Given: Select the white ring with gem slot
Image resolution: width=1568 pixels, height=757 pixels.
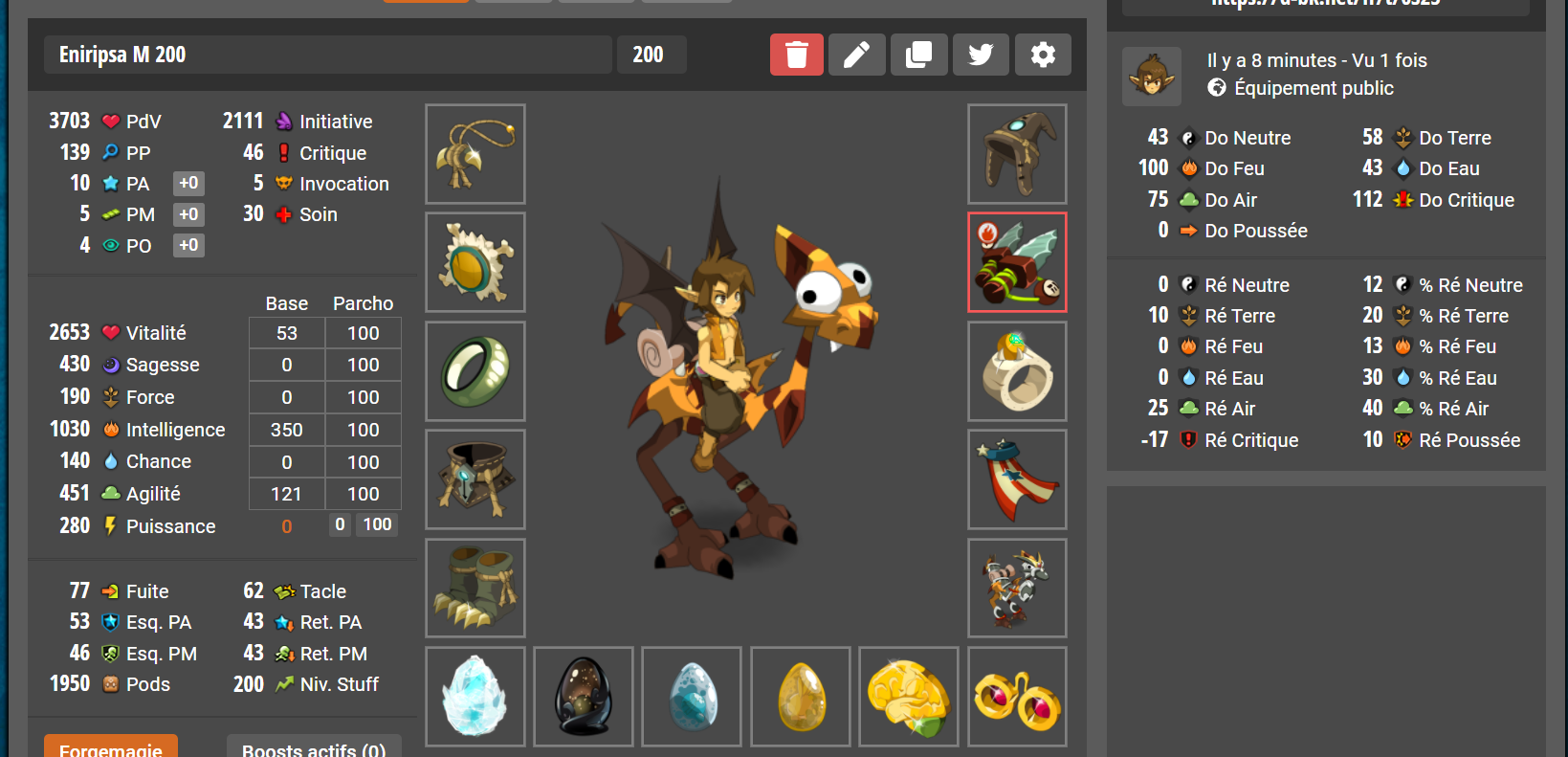Looking at the screenshot, I should 1017,371.
